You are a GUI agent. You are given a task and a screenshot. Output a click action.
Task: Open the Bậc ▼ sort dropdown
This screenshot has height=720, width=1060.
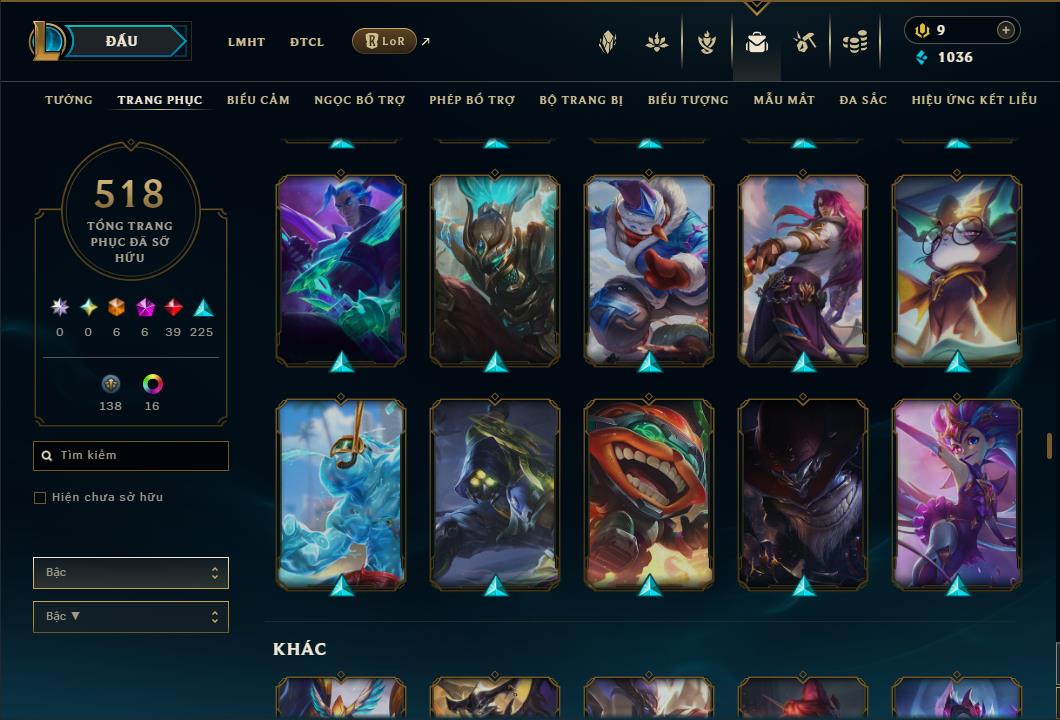[x=131, y=617]
